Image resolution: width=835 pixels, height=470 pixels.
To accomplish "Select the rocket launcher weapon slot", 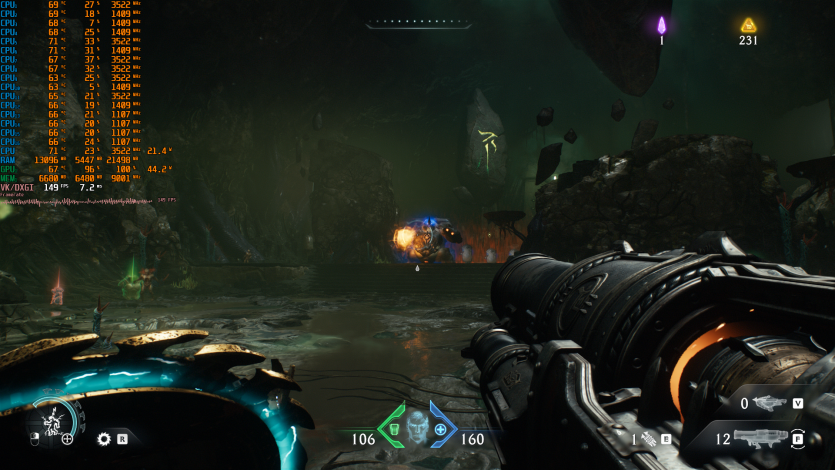I will pos(763,437).
